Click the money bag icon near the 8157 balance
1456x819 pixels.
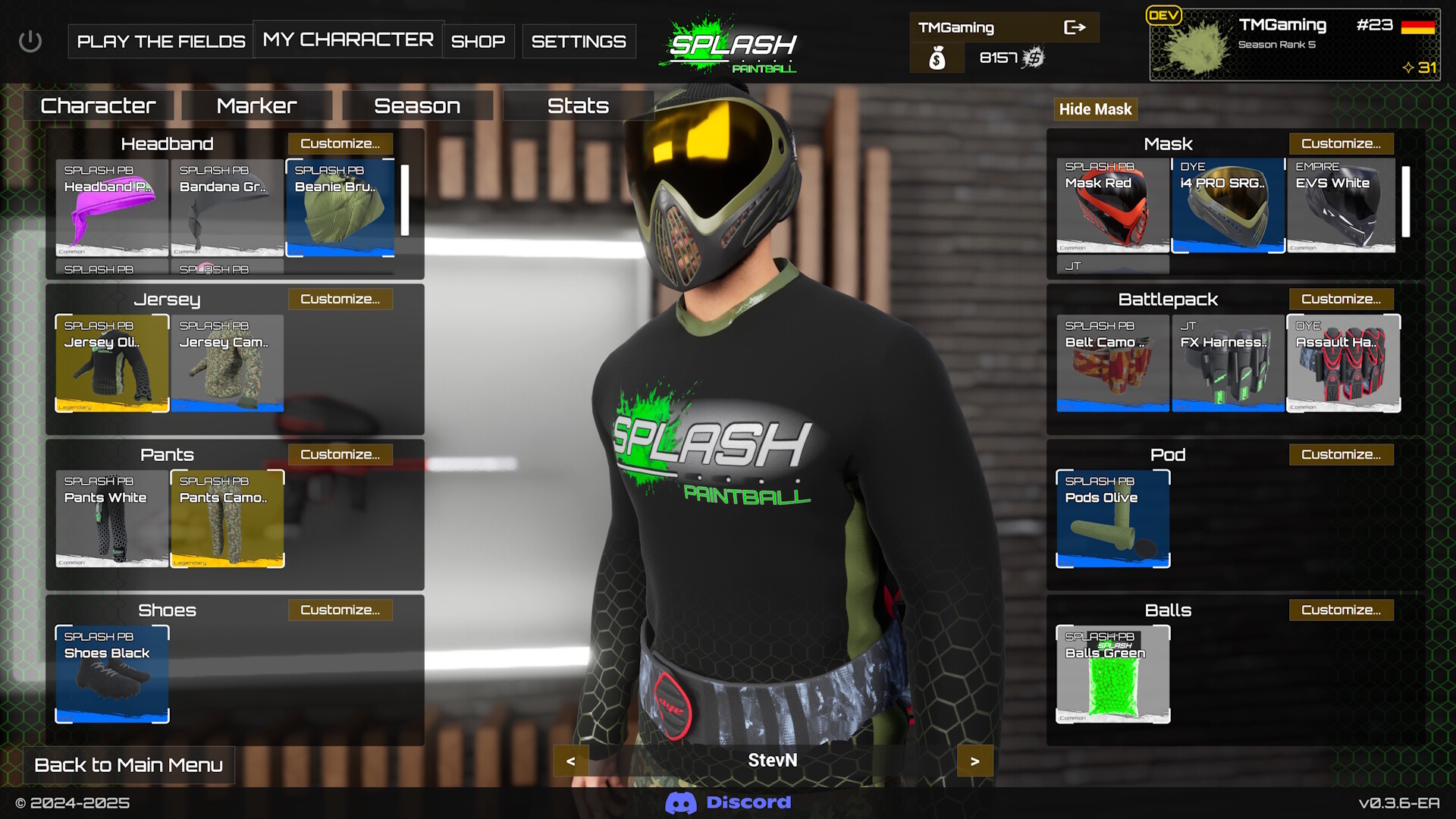937,58
